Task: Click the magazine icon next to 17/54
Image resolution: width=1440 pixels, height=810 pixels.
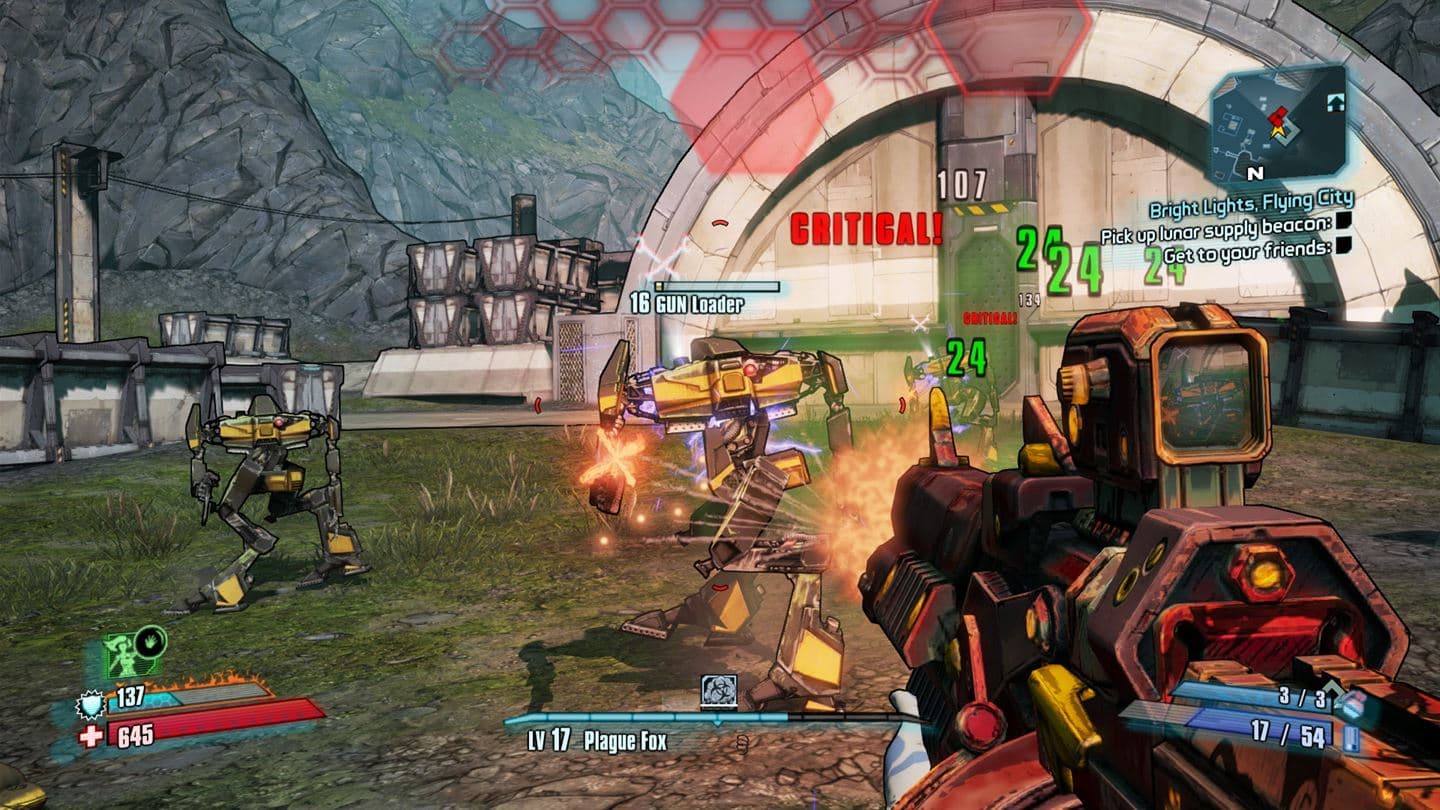Action: [1352, 738]
